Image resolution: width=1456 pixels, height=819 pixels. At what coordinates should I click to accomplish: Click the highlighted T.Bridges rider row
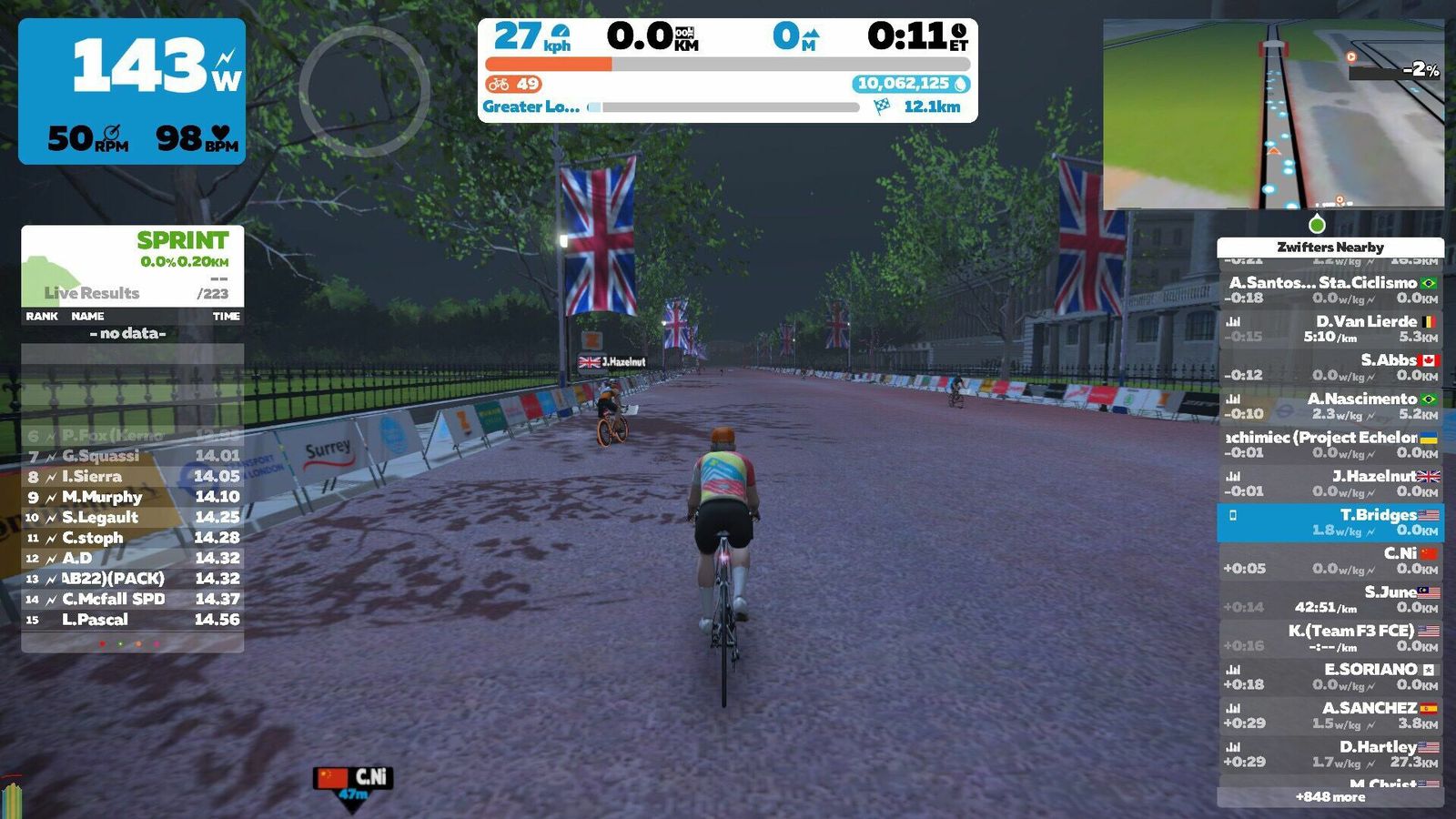click(1330, 522)
